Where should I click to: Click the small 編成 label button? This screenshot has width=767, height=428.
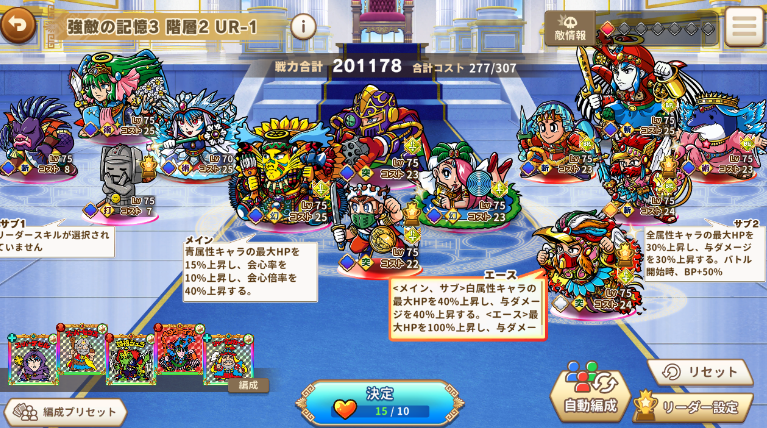(x=248, y=384)
